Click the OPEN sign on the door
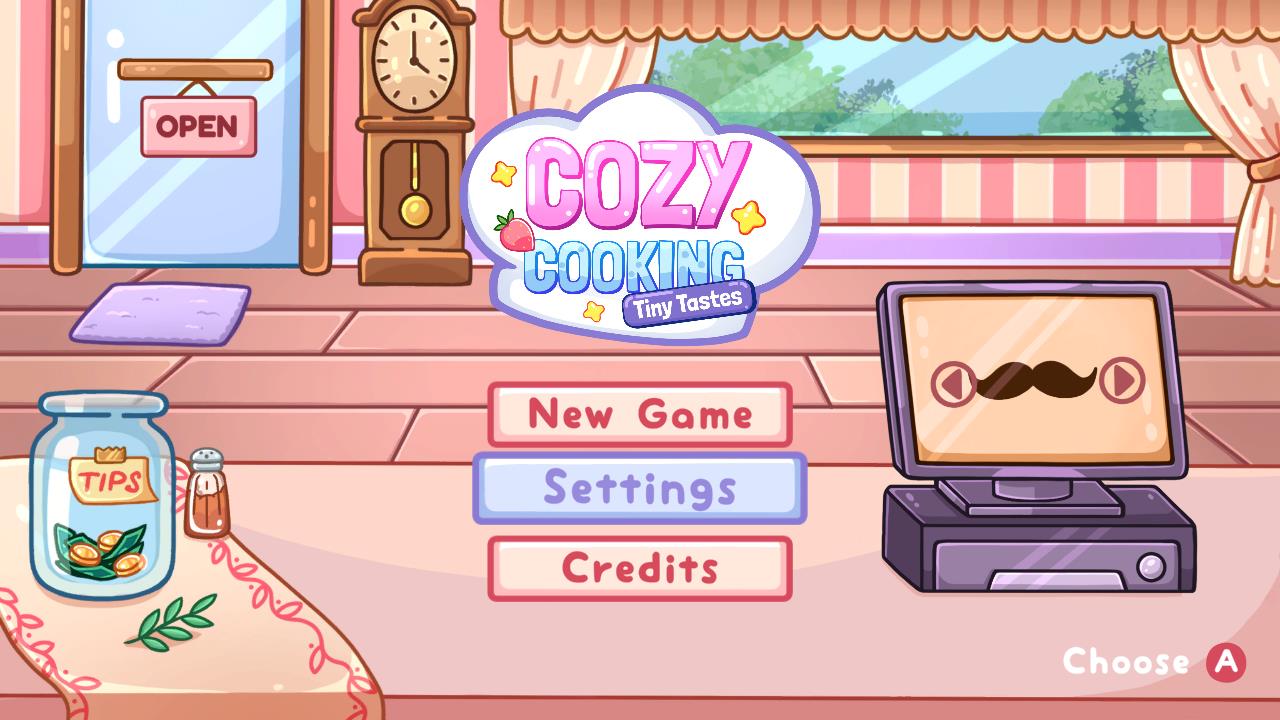 (x=197, y=127)
